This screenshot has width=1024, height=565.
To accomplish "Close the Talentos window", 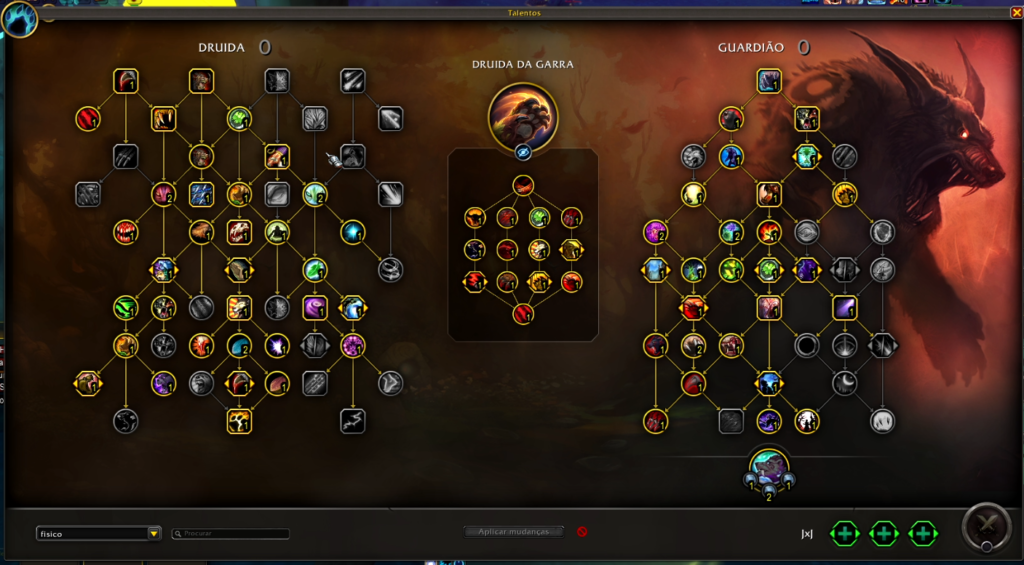I will click(x=1016, y=13).
